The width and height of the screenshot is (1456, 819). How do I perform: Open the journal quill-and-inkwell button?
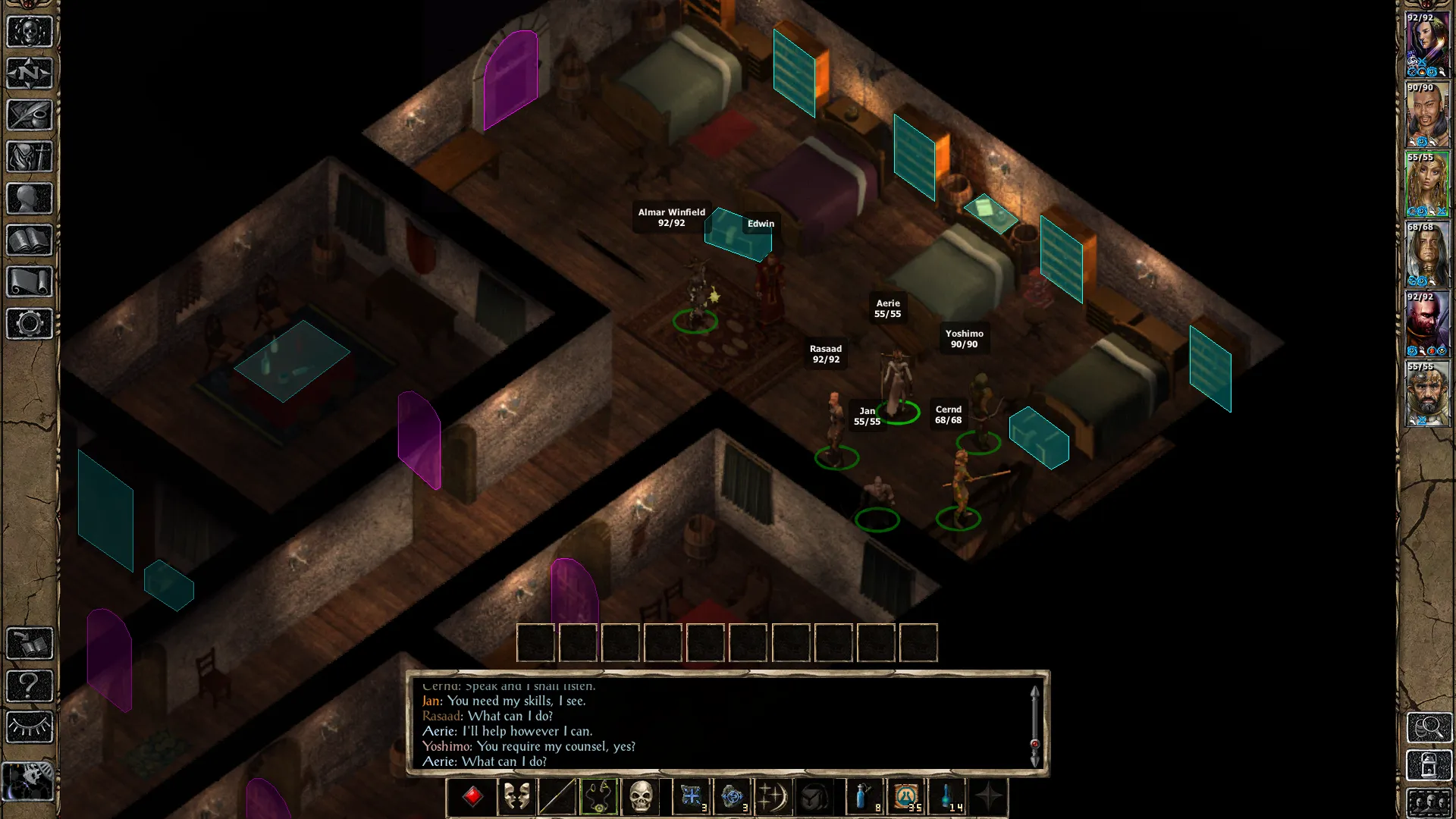29,115
